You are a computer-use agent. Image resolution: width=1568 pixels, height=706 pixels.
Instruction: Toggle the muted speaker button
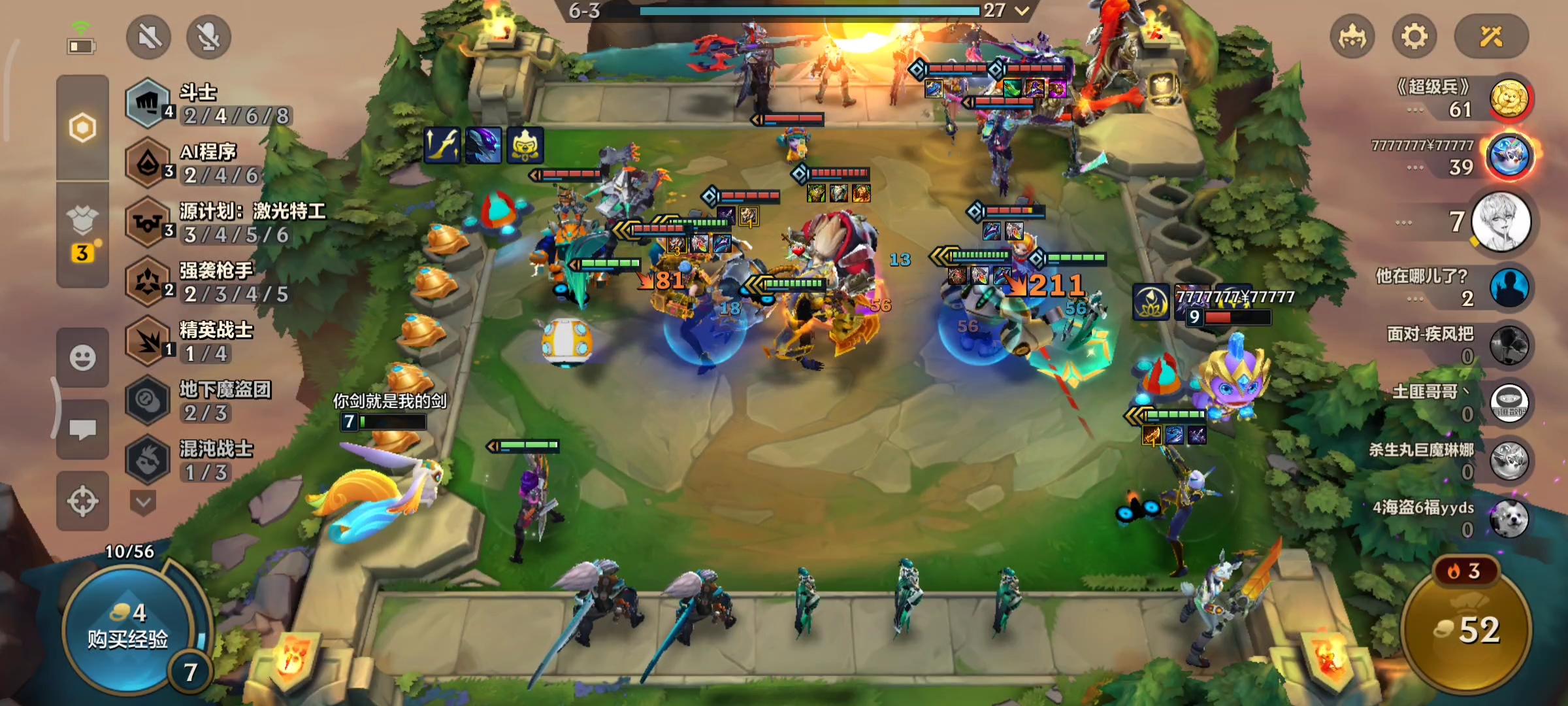(149, 37)
